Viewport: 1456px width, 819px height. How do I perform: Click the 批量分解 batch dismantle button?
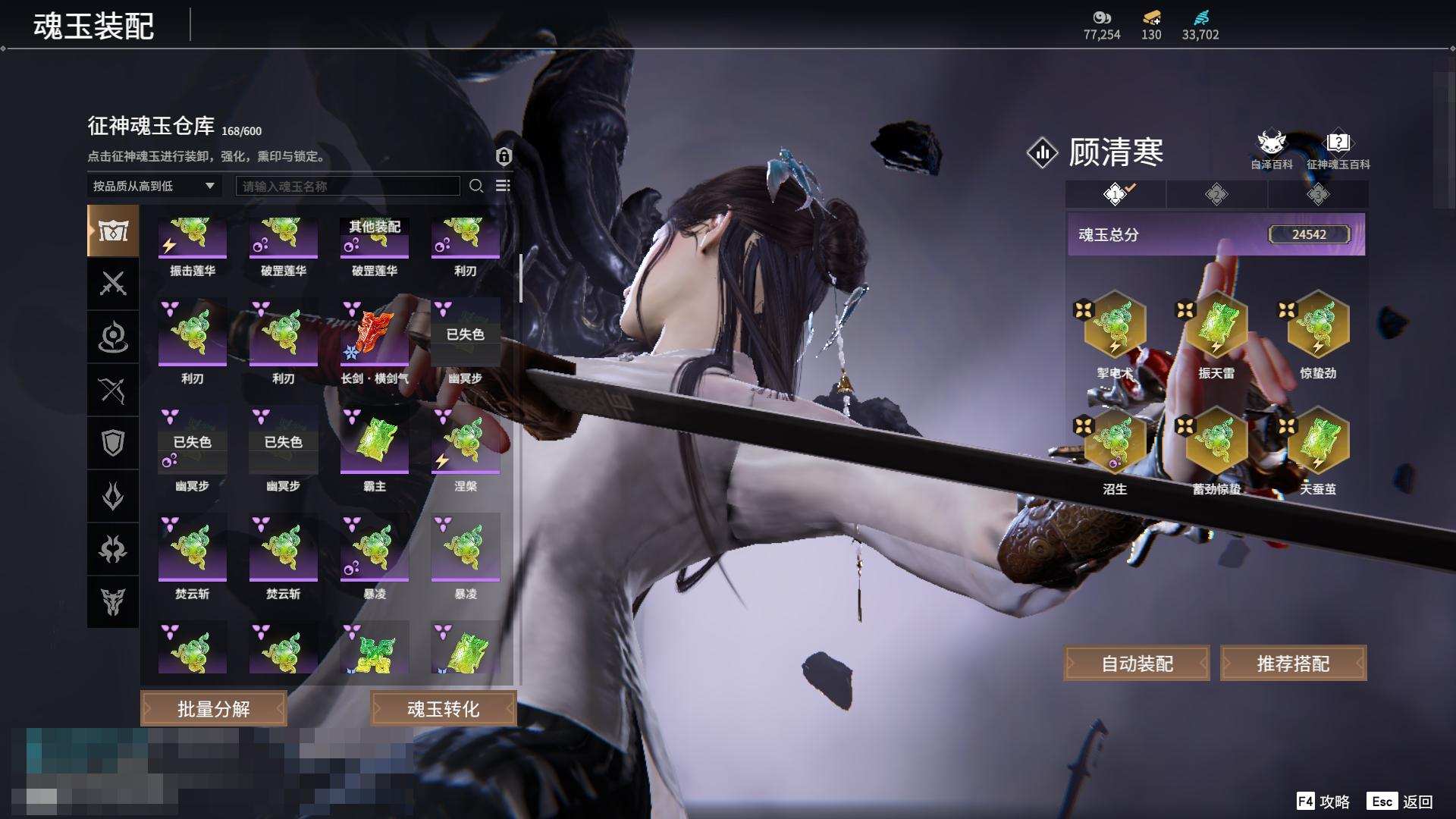(213, 709)
